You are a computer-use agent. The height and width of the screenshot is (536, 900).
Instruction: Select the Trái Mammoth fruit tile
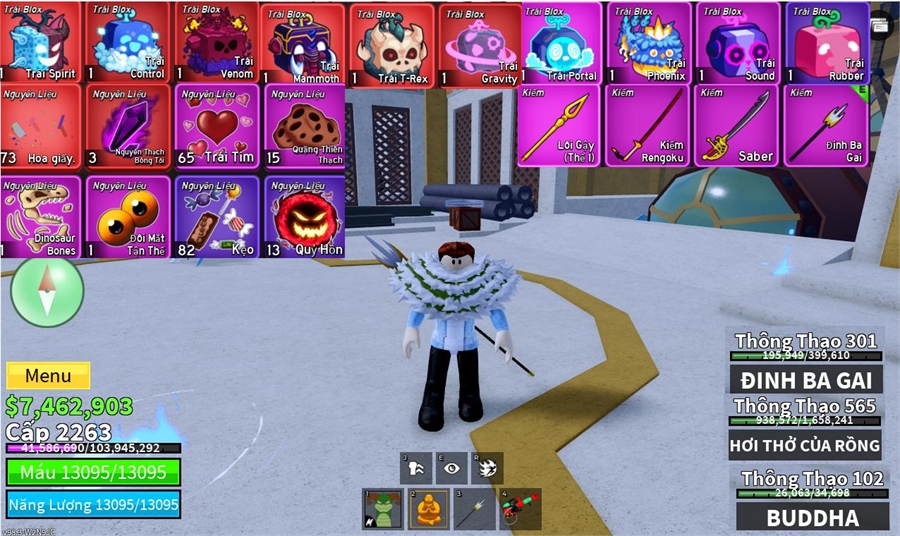(304, 46)
